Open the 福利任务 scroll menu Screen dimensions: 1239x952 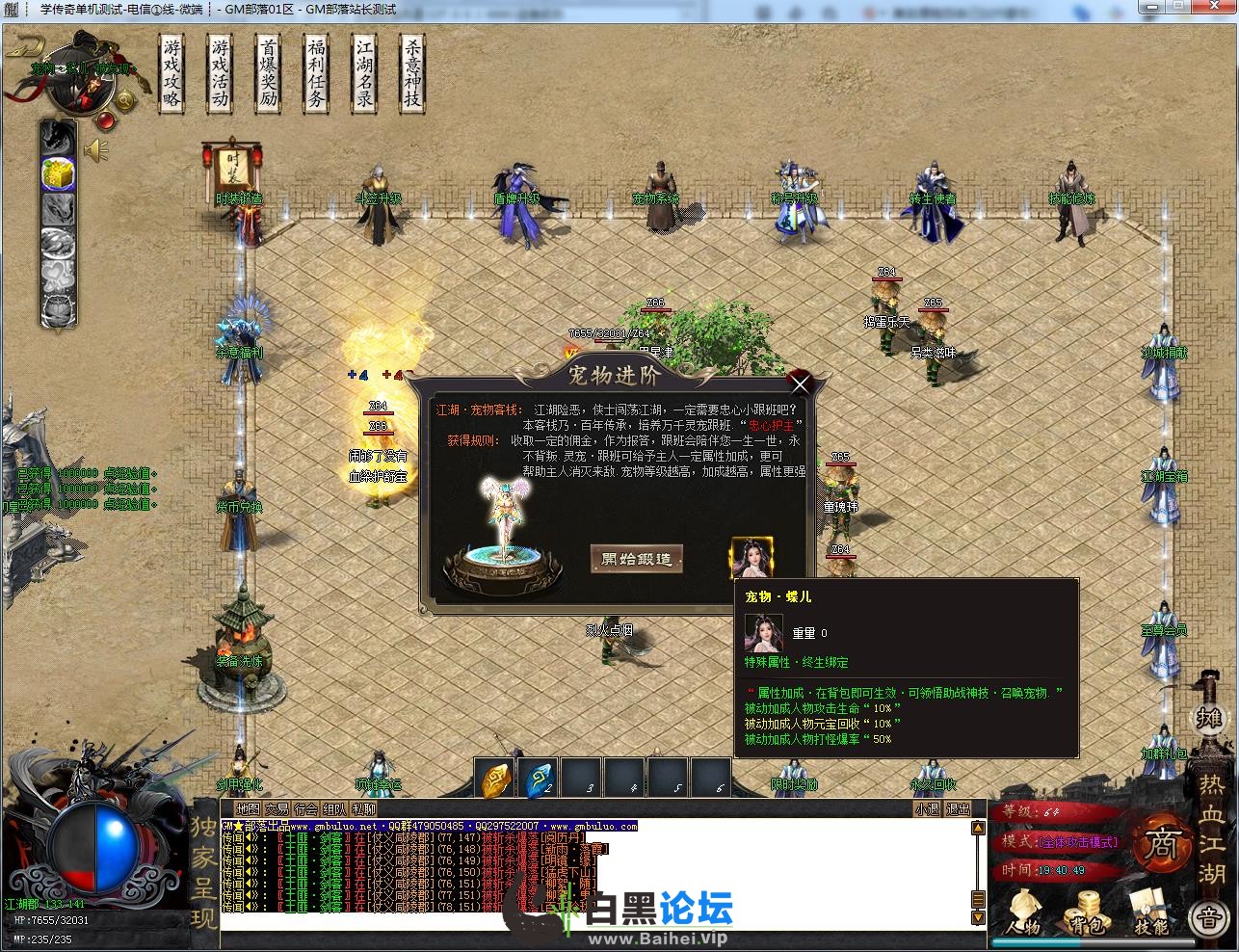tap(316, 74)
